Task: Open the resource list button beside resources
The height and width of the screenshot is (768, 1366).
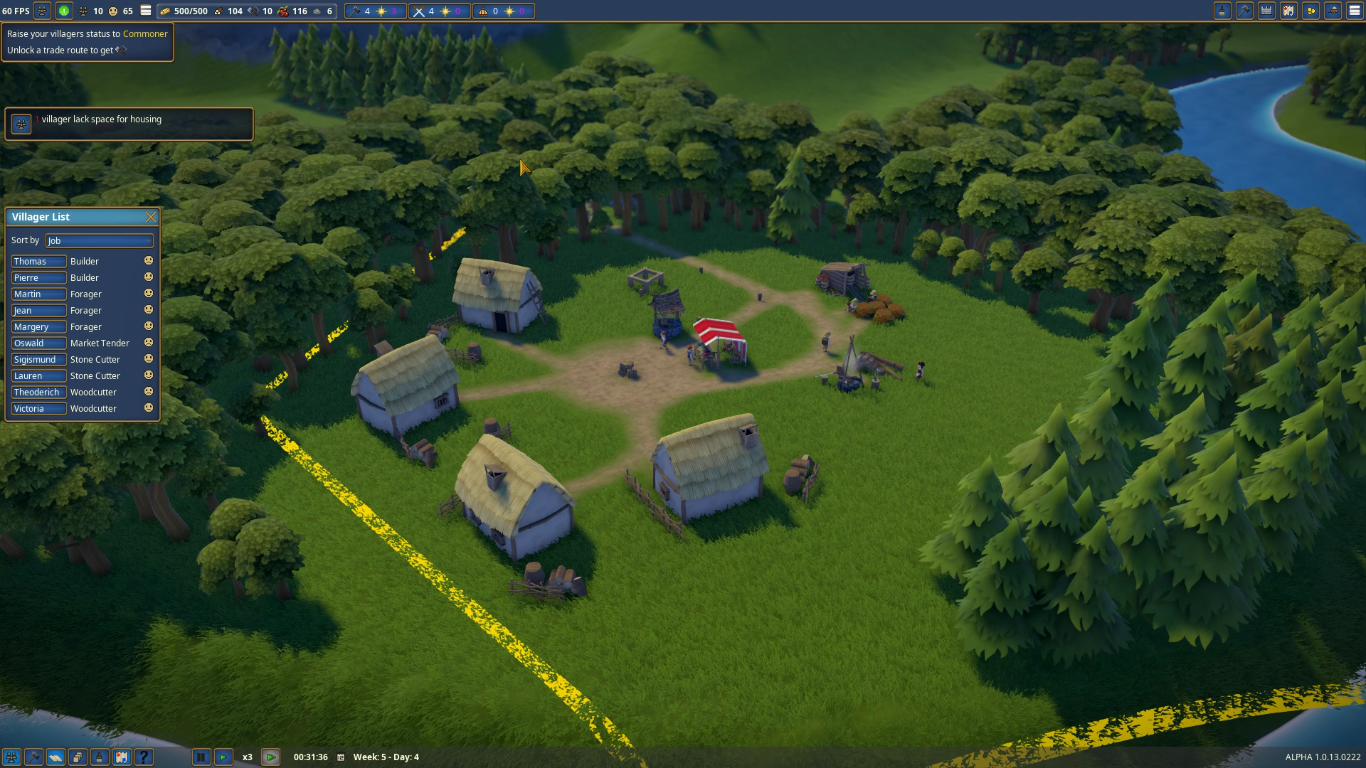Action: (x=147, y=11)
